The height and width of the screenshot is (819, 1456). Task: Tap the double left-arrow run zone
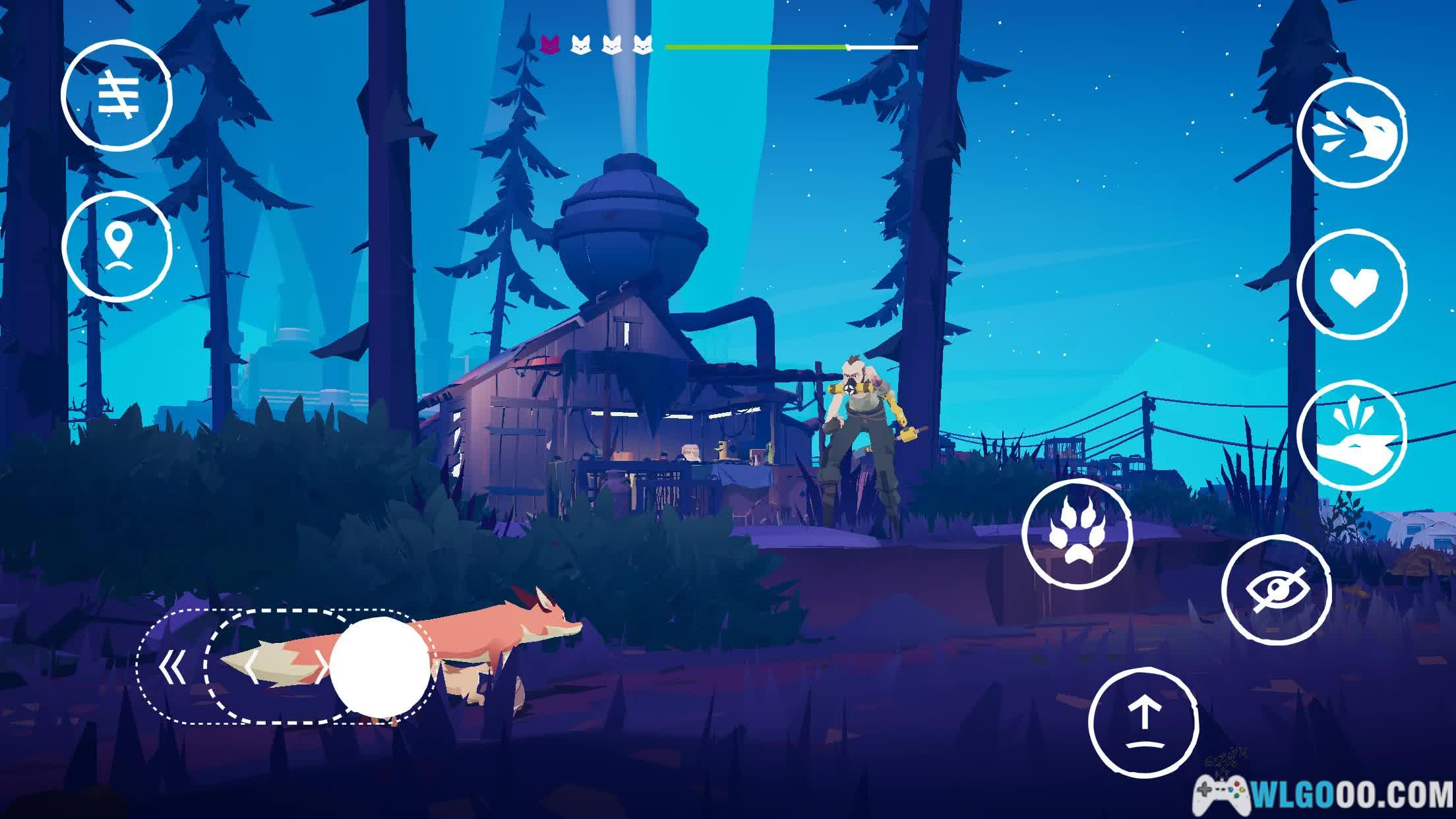tap(173, 668)
